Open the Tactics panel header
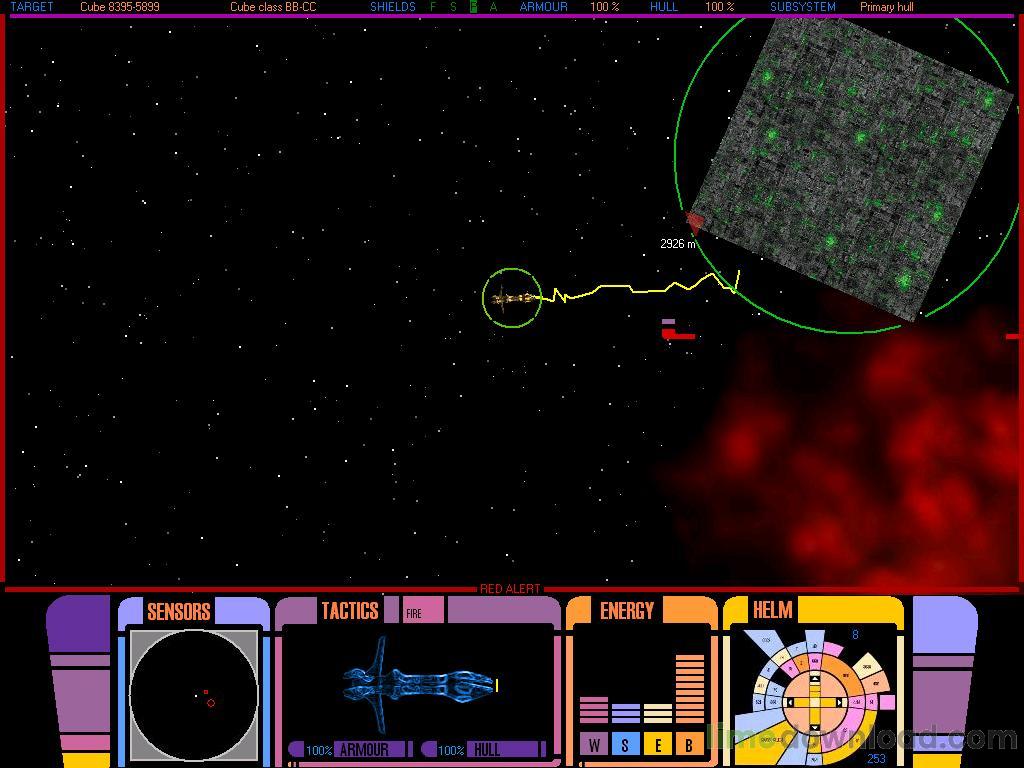The width and height of the screenshot is (1024, 768). pos(349,611)
